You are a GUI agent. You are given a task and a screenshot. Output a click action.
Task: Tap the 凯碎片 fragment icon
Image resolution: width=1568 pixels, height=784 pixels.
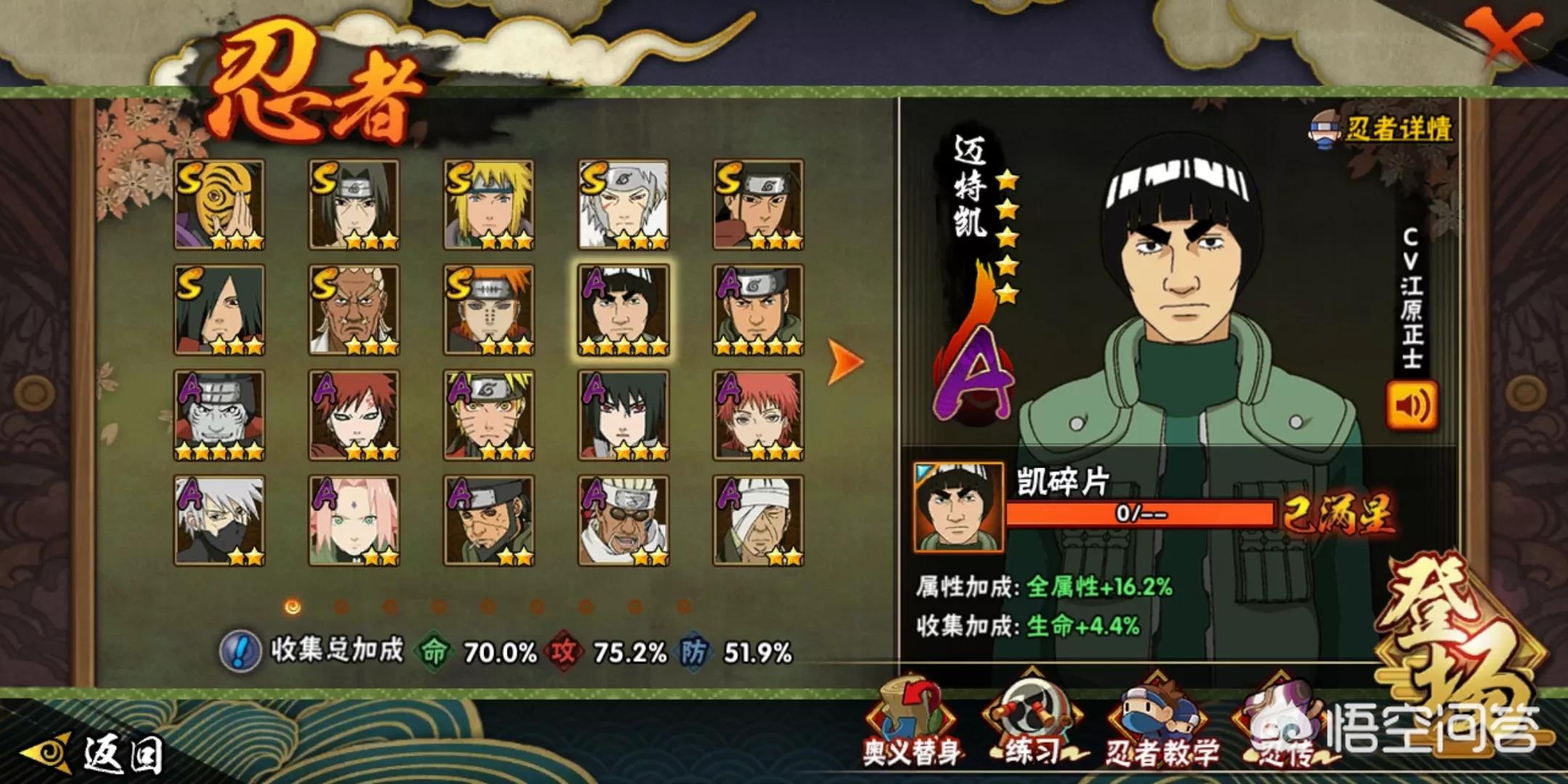958,507
